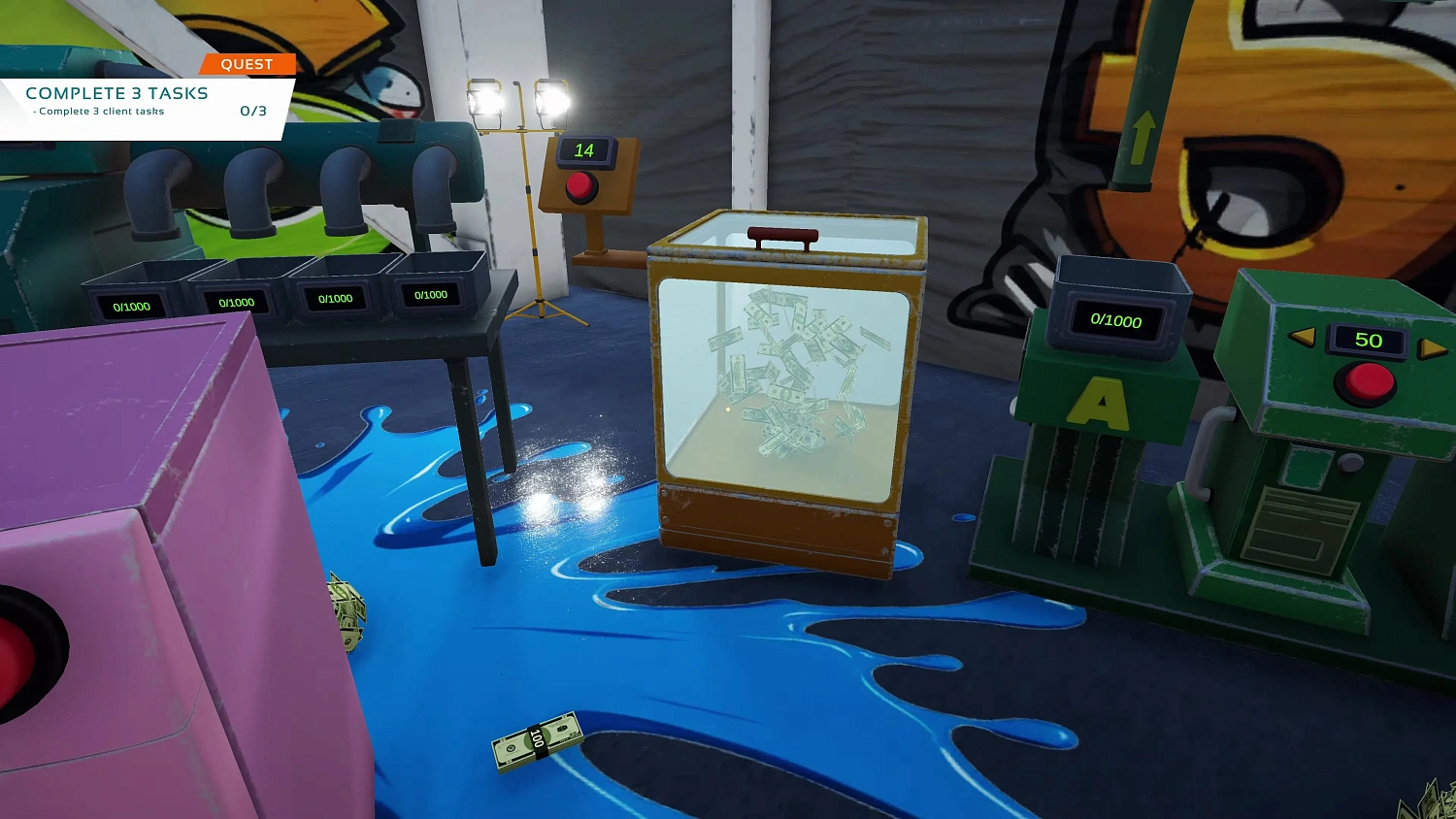Click the second 0/1000 bin counter display
The image size is (1456, 819).
[236, 302]
